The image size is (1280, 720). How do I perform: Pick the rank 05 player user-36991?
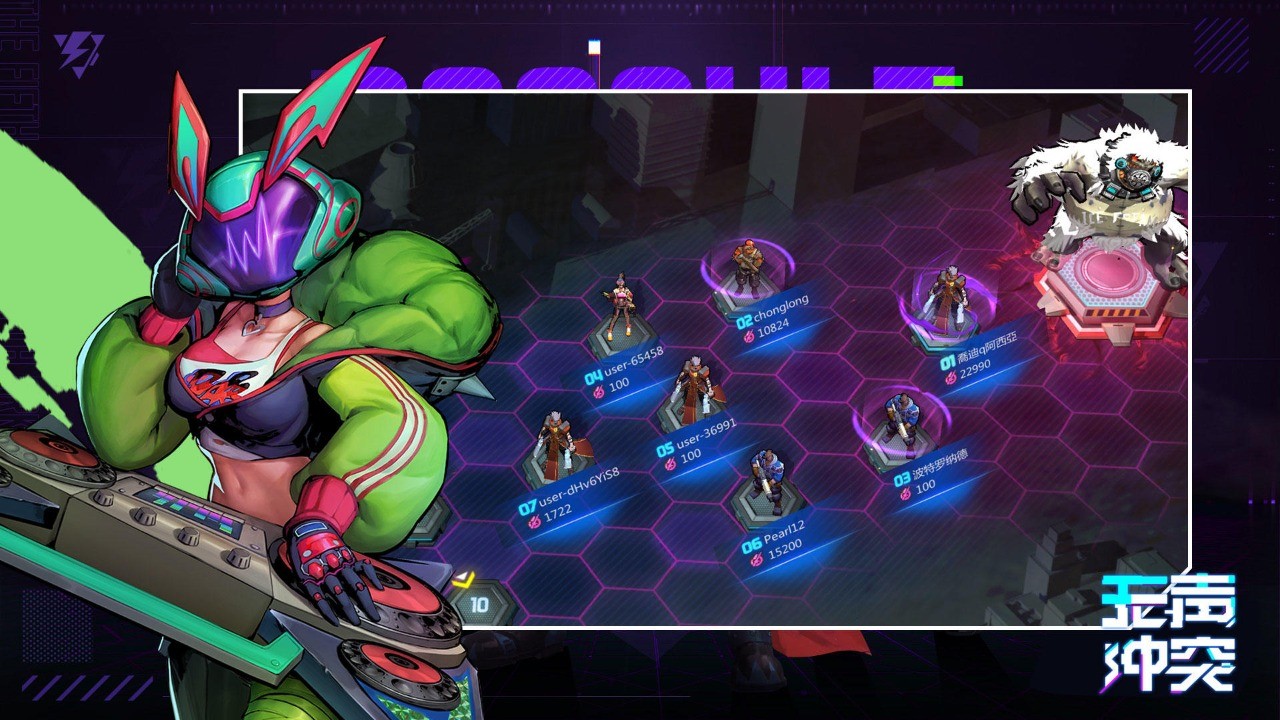(x=691, y=392)
